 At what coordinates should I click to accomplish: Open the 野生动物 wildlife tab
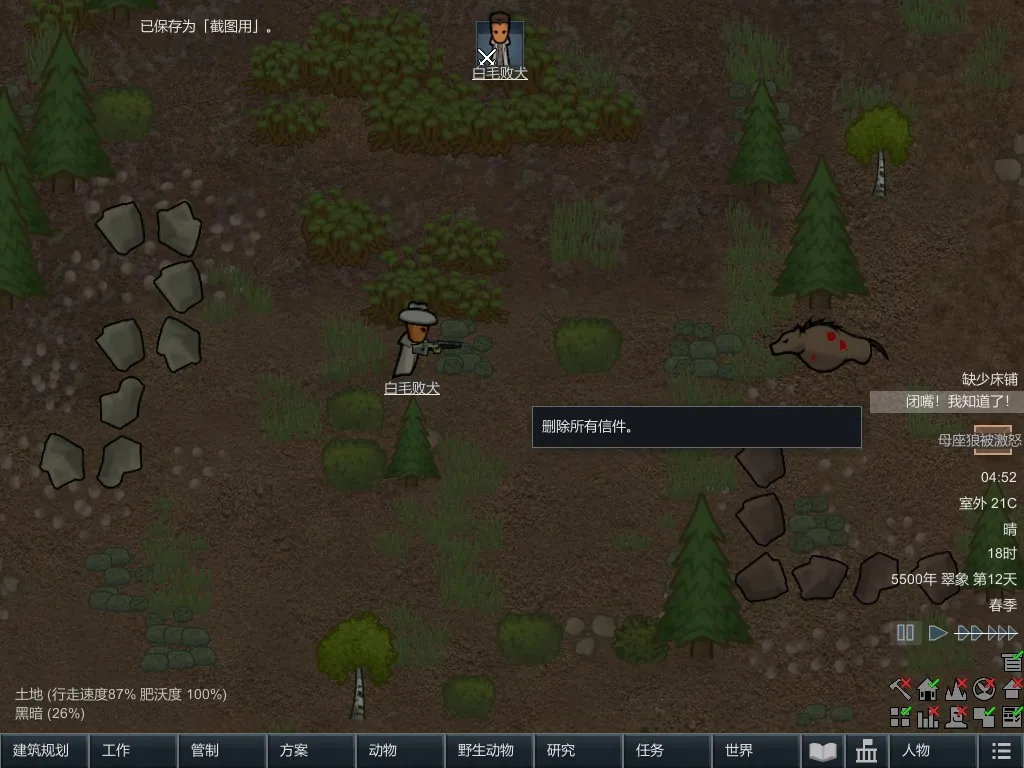tap(488, 751)
